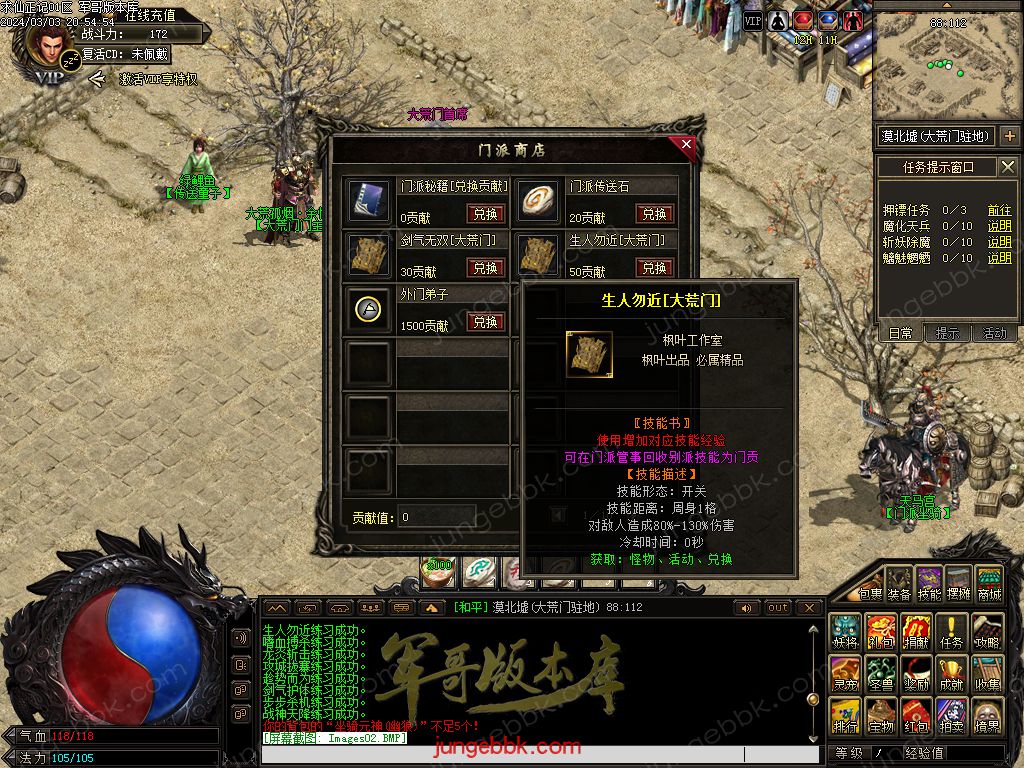Open the 商城 mall
This screenshot has height=768, width=1024.
point(988,582)
